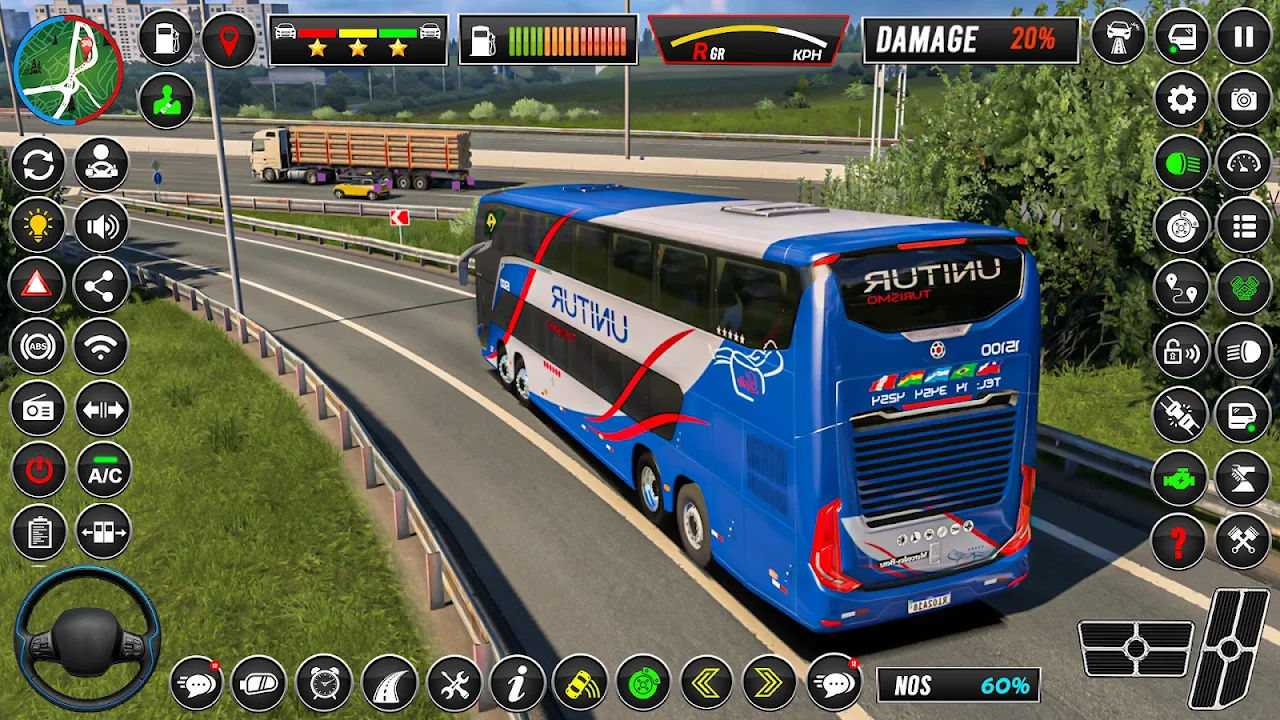Activate the left turn indicator arrows

click(x=706, y=683)
